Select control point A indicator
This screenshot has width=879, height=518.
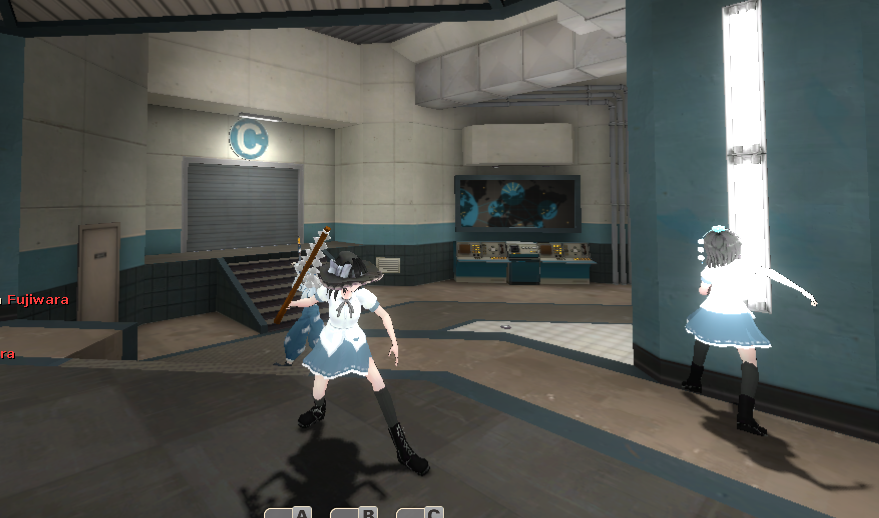tap(289, 513)
